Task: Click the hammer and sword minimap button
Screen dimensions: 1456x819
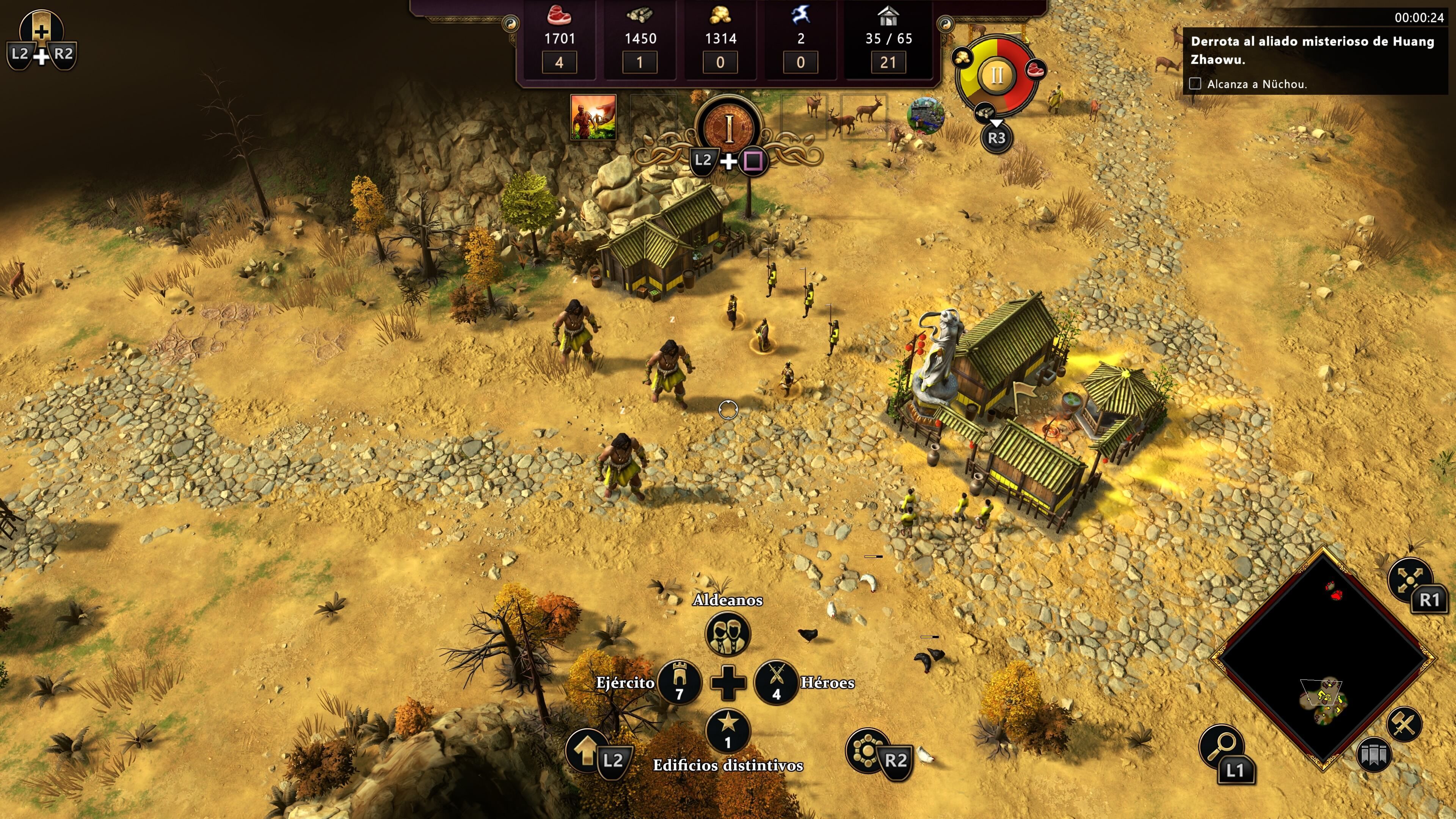Action: pos(1404,724)
